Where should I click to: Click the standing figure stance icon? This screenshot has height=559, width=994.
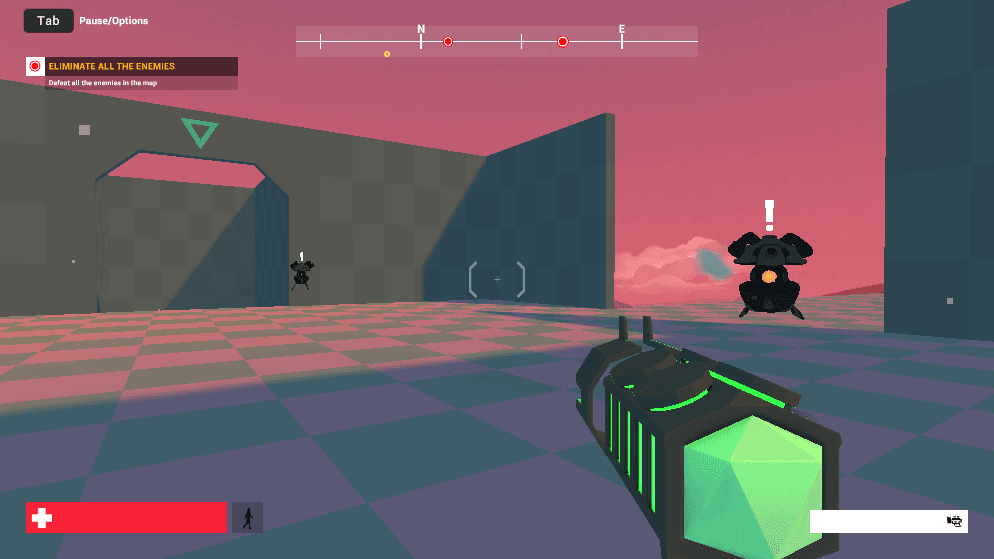(247, 517)
